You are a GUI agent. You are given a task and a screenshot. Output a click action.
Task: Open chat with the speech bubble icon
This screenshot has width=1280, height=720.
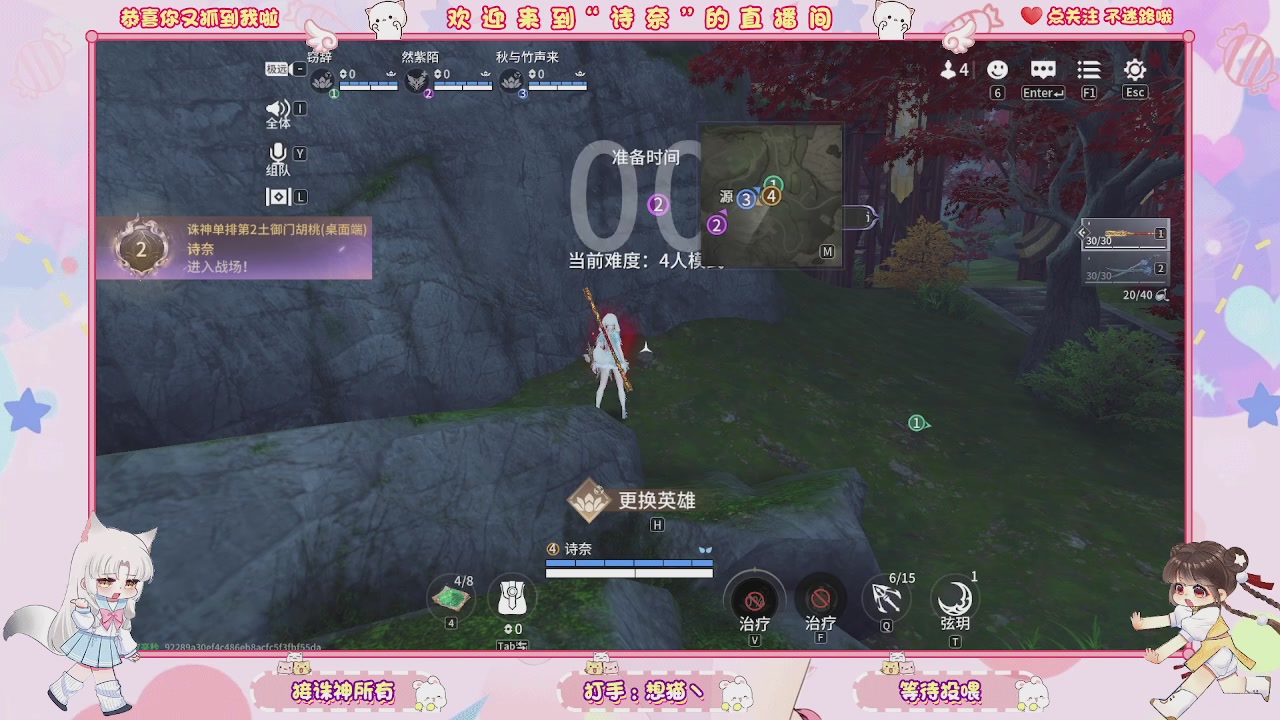(1042, 70)
